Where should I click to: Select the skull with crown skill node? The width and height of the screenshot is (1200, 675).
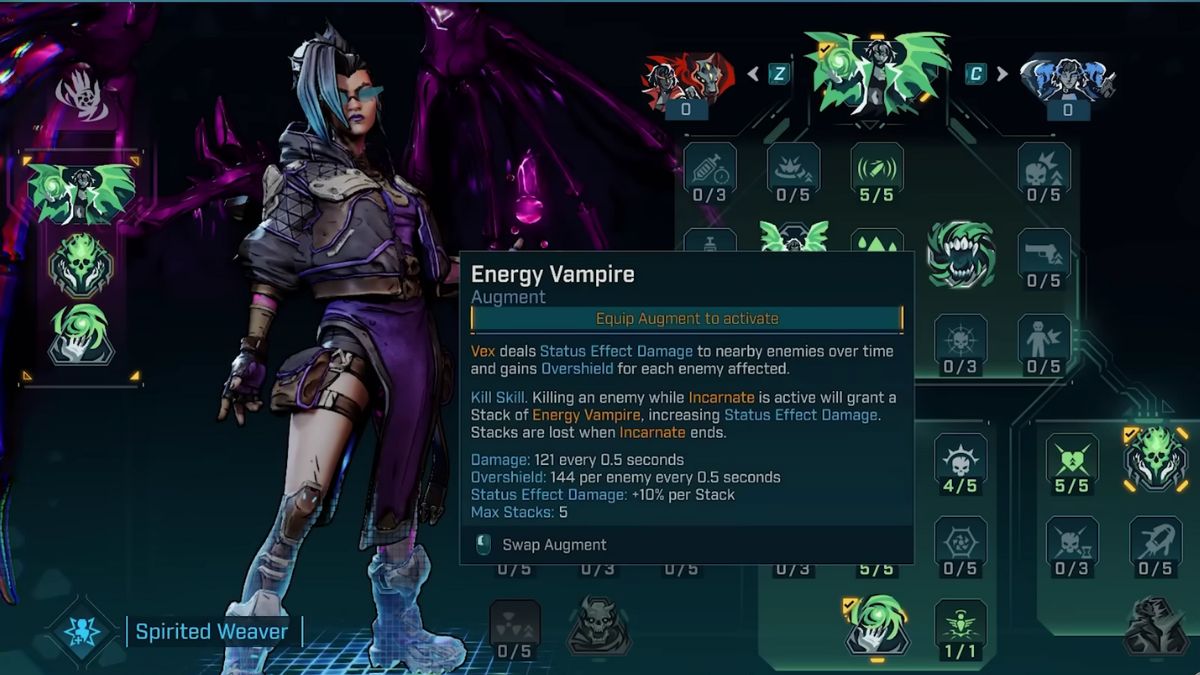(x=1044, y=168)
